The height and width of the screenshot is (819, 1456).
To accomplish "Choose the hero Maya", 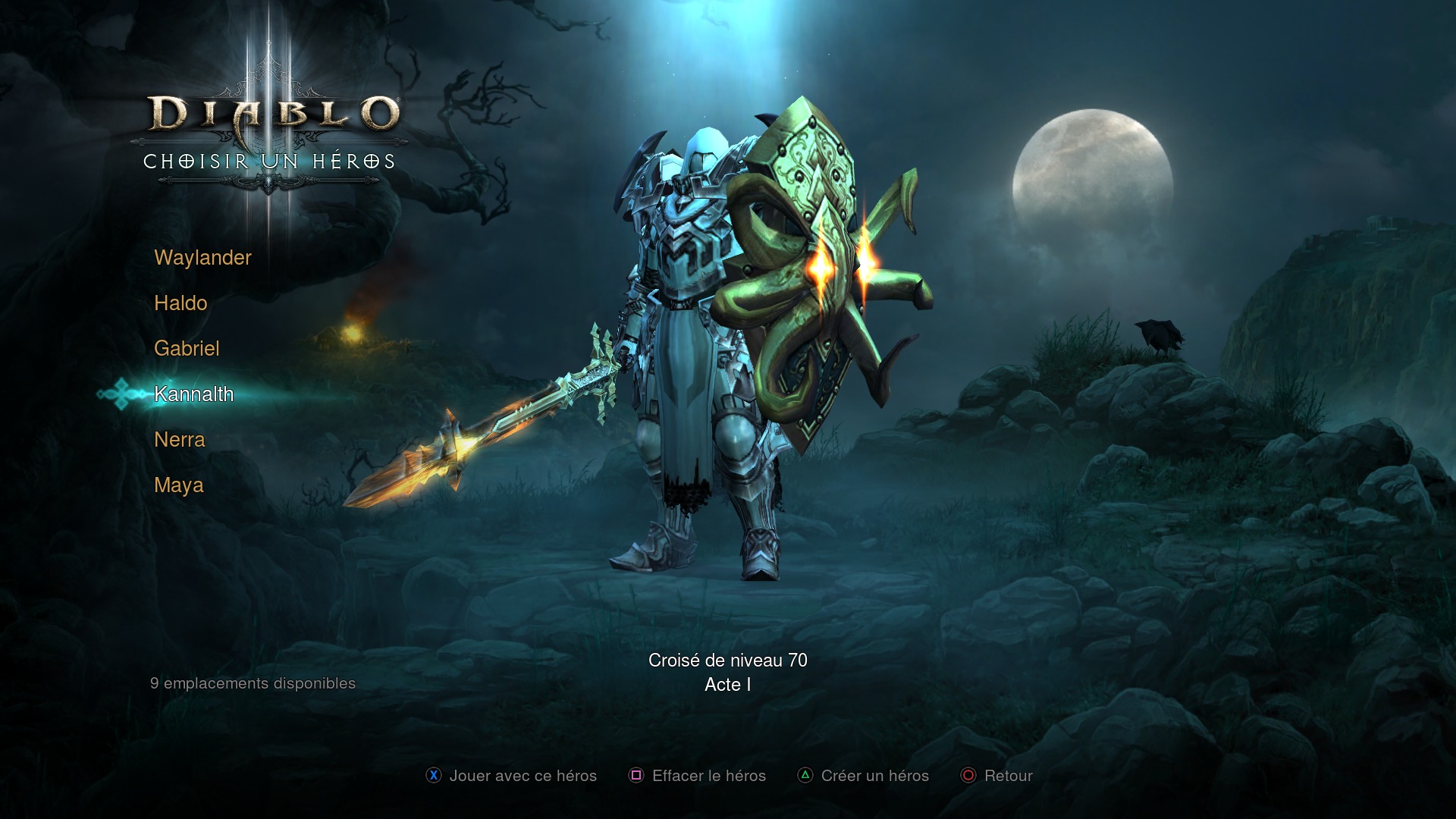I will [x=178, y=485].
